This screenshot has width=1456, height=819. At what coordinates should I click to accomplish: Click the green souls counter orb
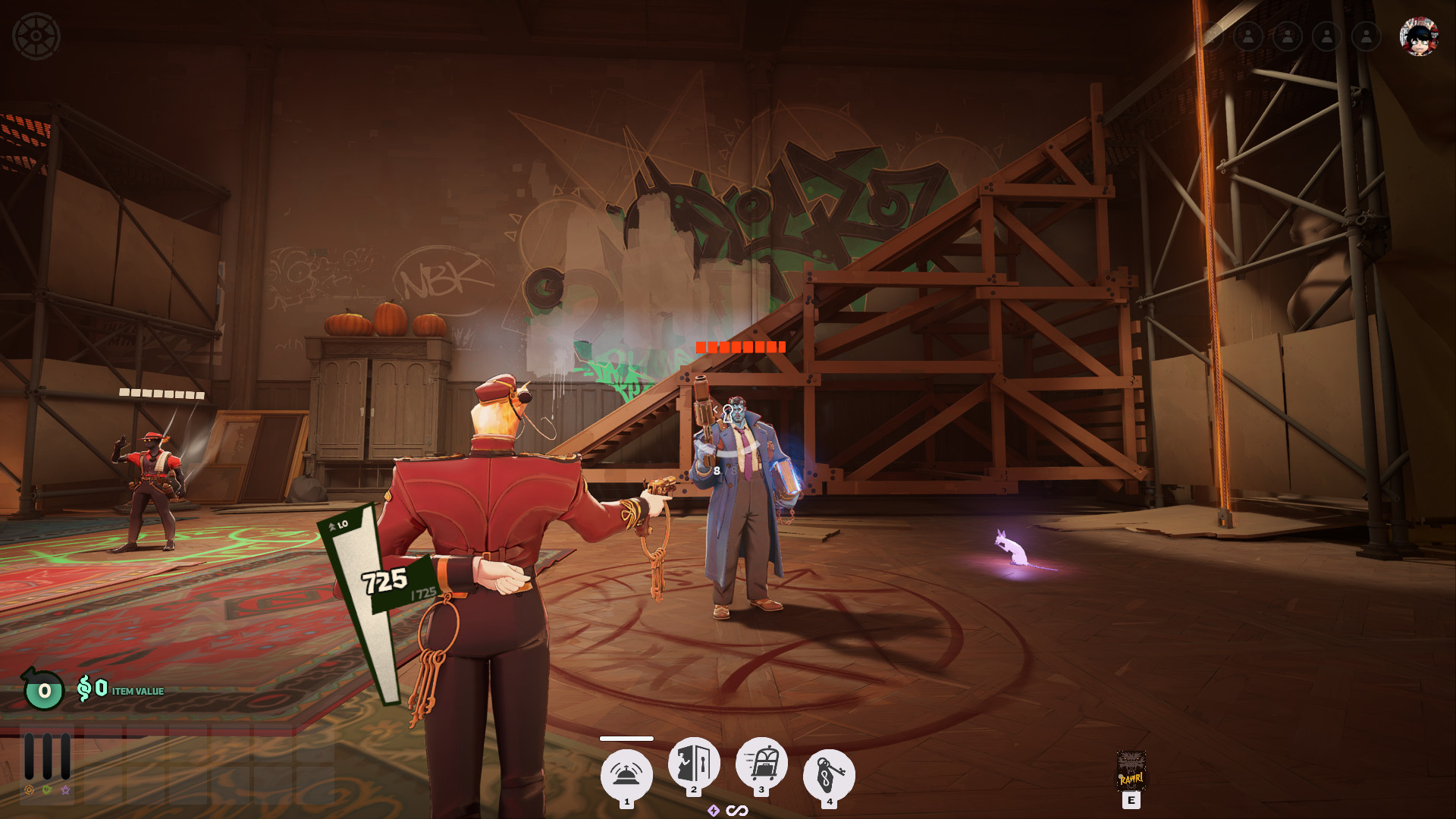tap(44, 690)
